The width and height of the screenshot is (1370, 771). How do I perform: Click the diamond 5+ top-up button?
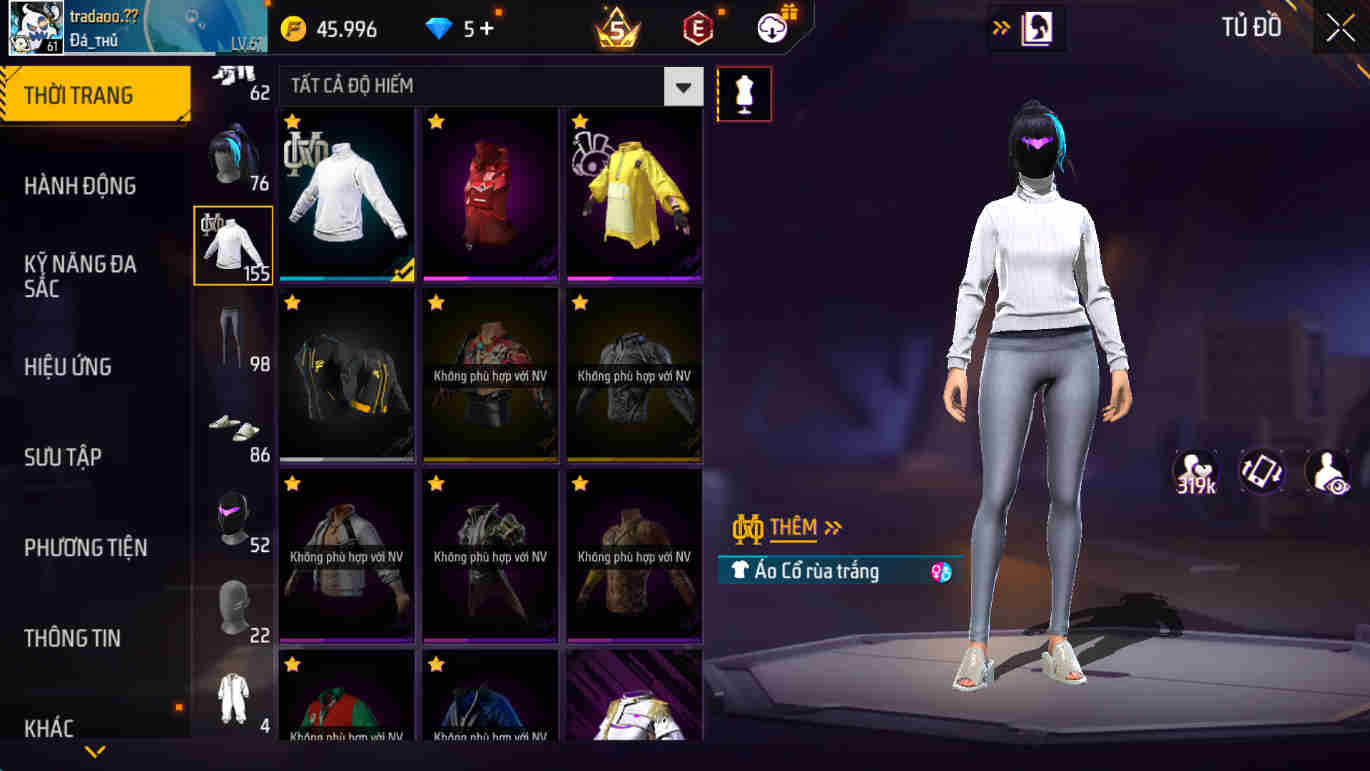[455, 28]
